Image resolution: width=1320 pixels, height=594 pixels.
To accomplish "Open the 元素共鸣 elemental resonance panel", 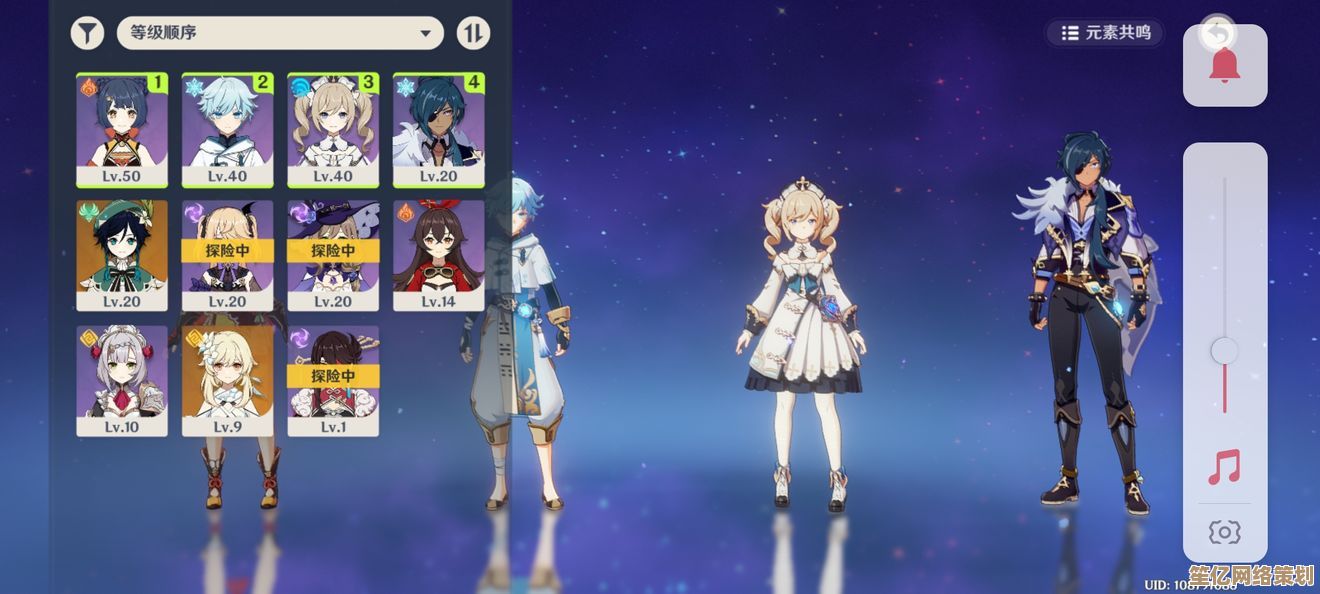I will (x=1106, y=33).
